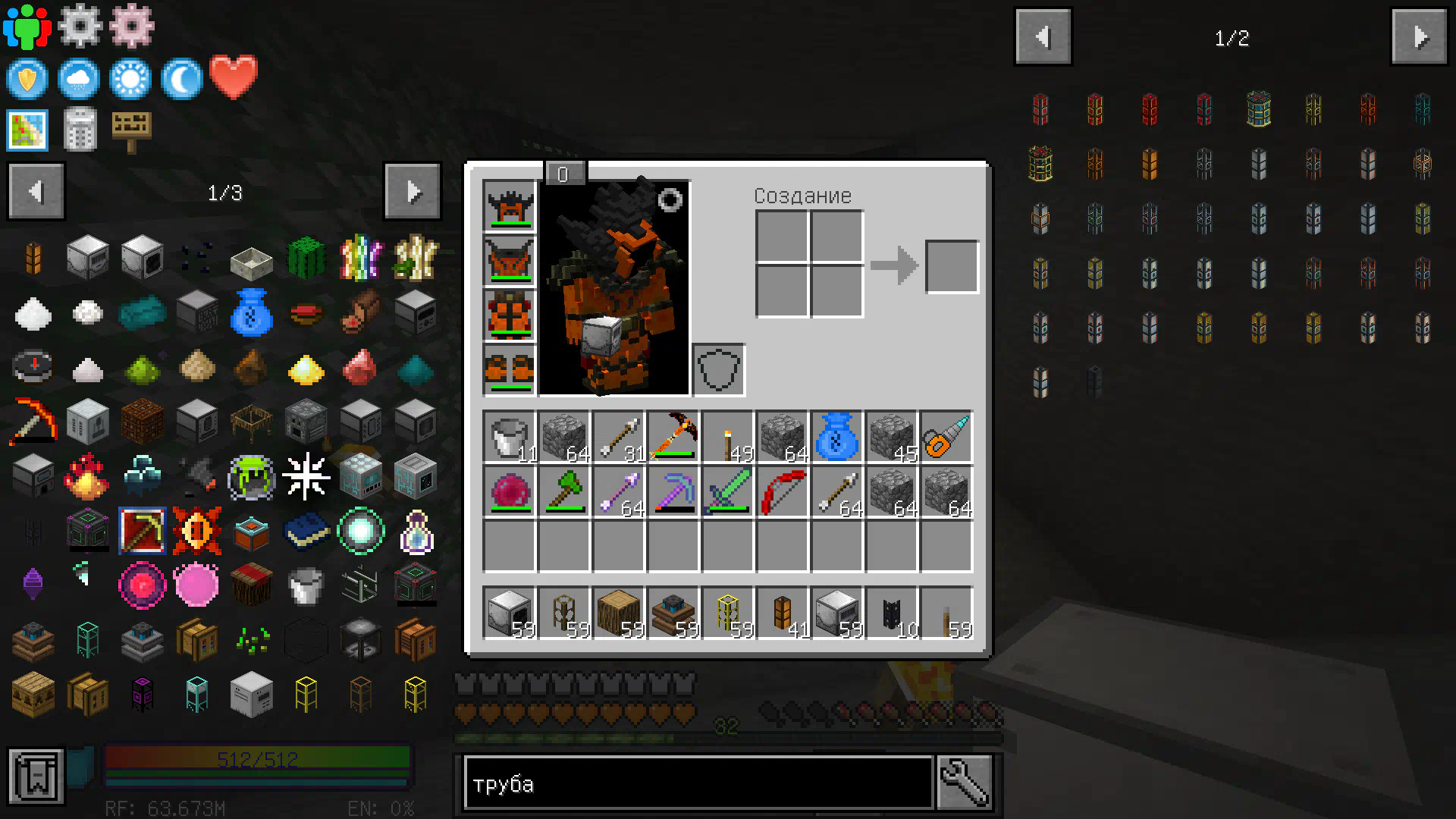Screen dimensions: 1456x819
Task: Click the trash can delete button
Action: [80, 130]
